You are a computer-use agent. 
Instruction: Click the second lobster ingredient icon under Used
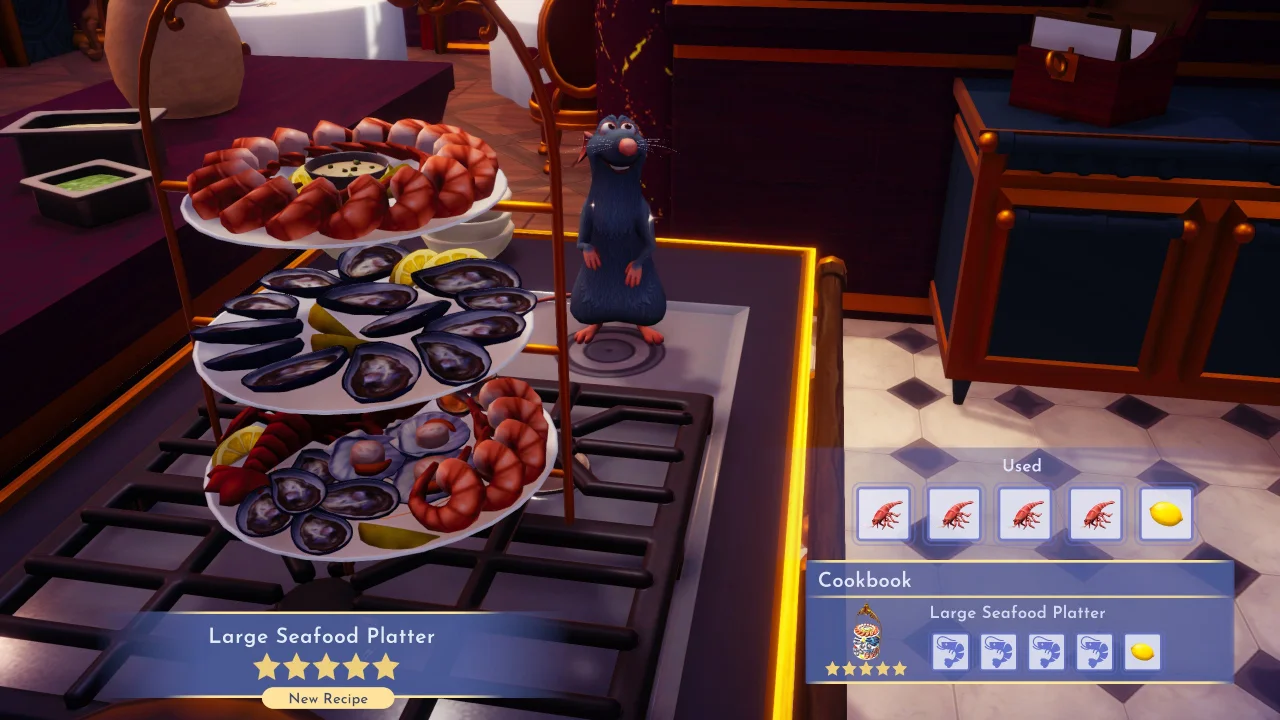954,512
